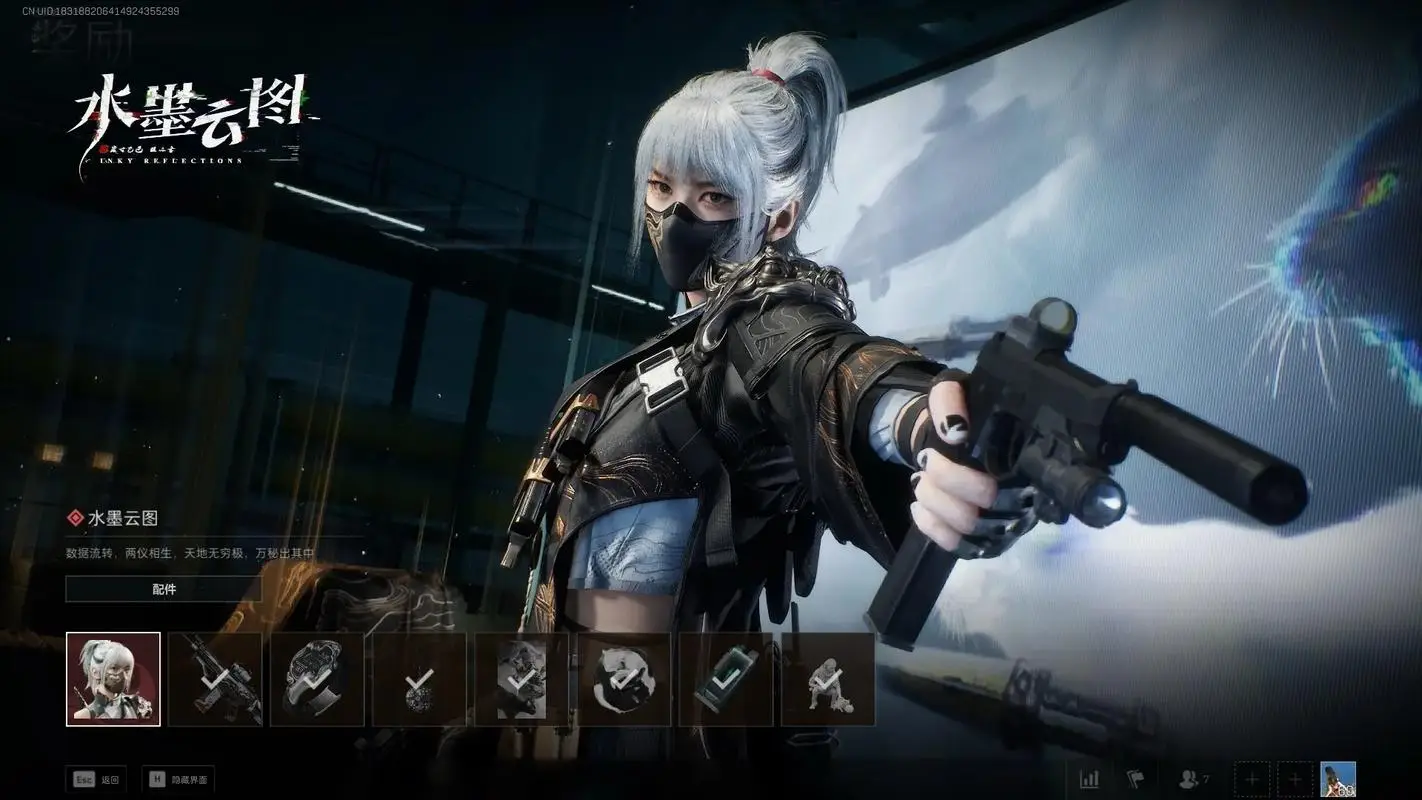The image size is (1422, 800).
Task: Select the yin-yang emblem thumbnail
Action: point(624,678)
